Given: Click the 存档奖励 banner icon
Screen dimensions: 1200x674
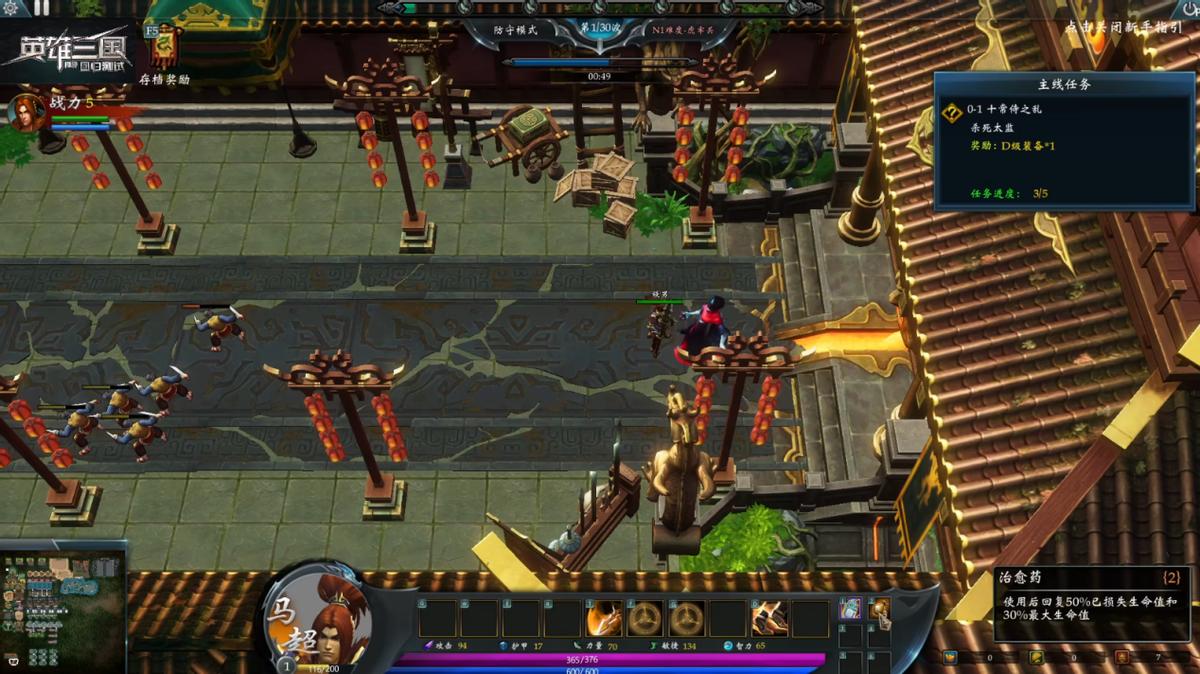Looking at the screenshot, I should (164, 47).
